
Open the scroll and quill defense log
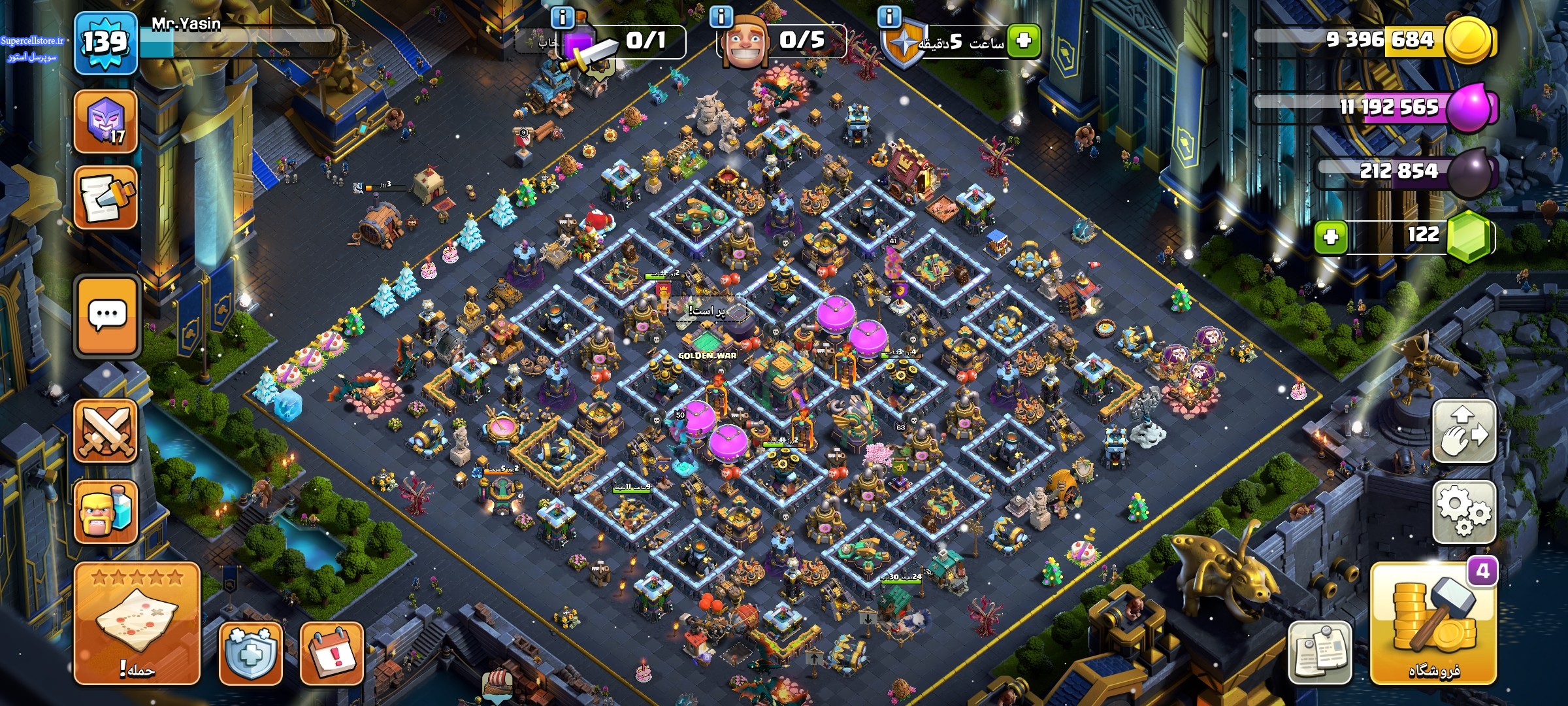coord(105,197)
